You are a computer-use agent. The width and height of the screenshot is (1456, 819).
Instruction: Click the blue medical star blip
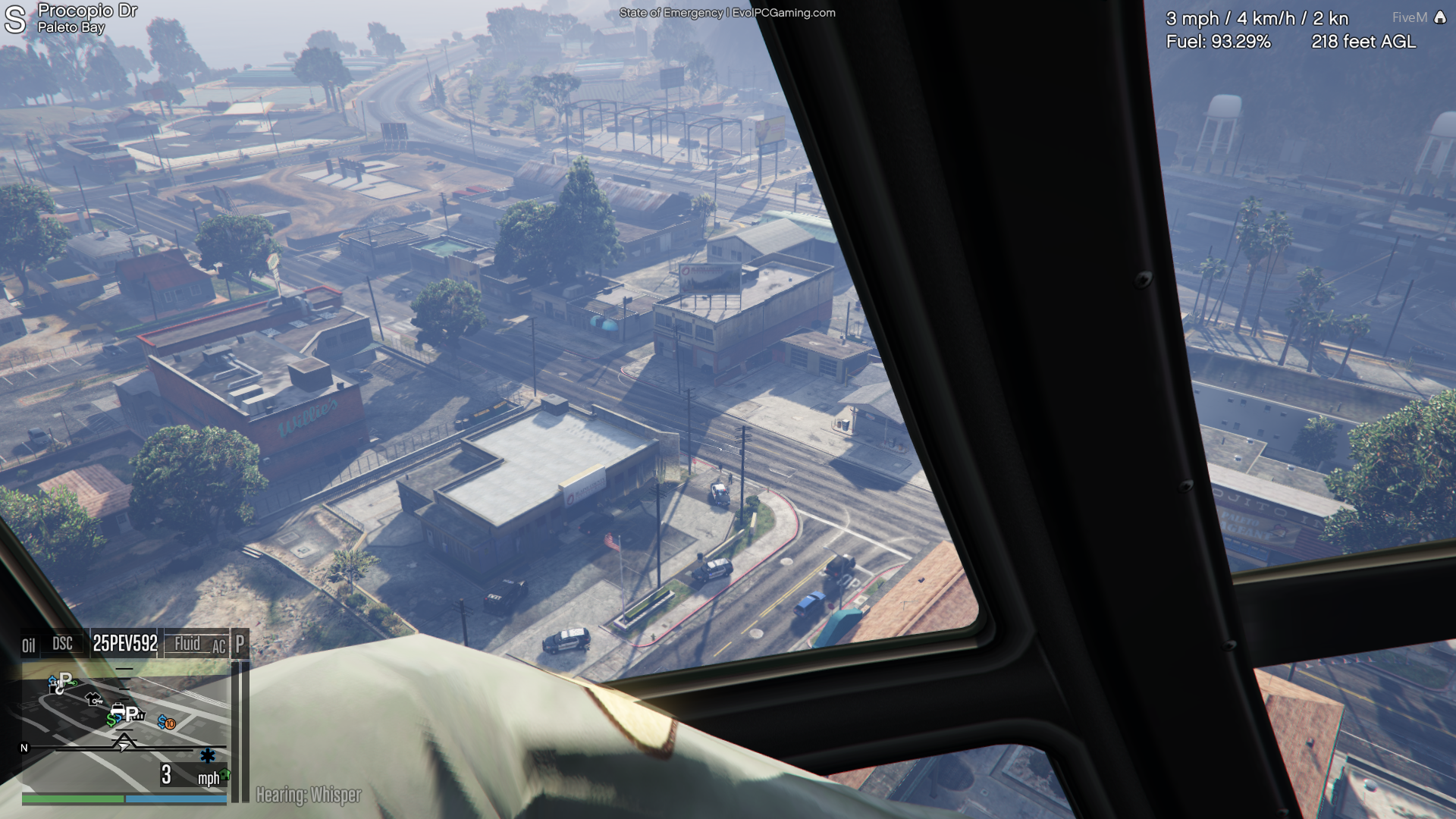[x=207, y=755]
